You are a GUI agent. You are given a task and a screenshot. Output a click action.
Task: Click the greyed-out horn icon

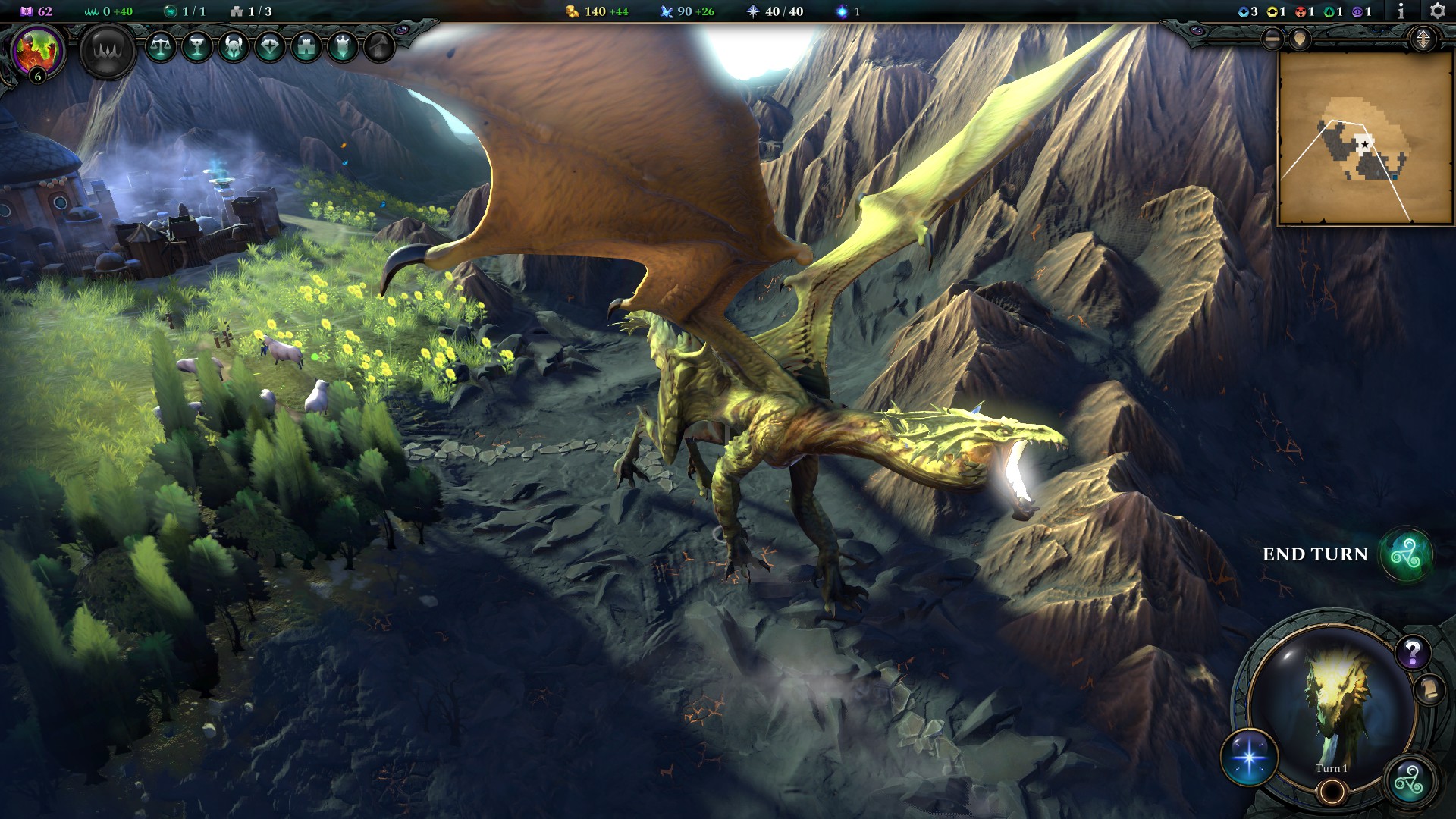click(x=379, y=47)
